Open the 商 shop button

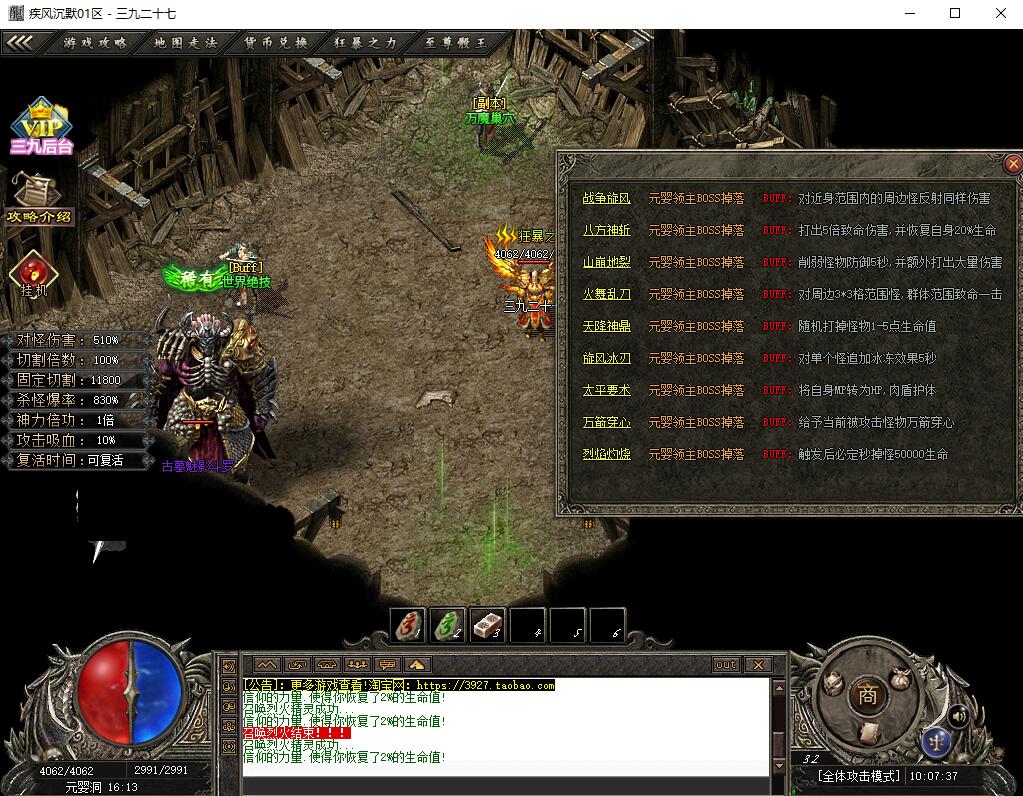tap(867, 696)
